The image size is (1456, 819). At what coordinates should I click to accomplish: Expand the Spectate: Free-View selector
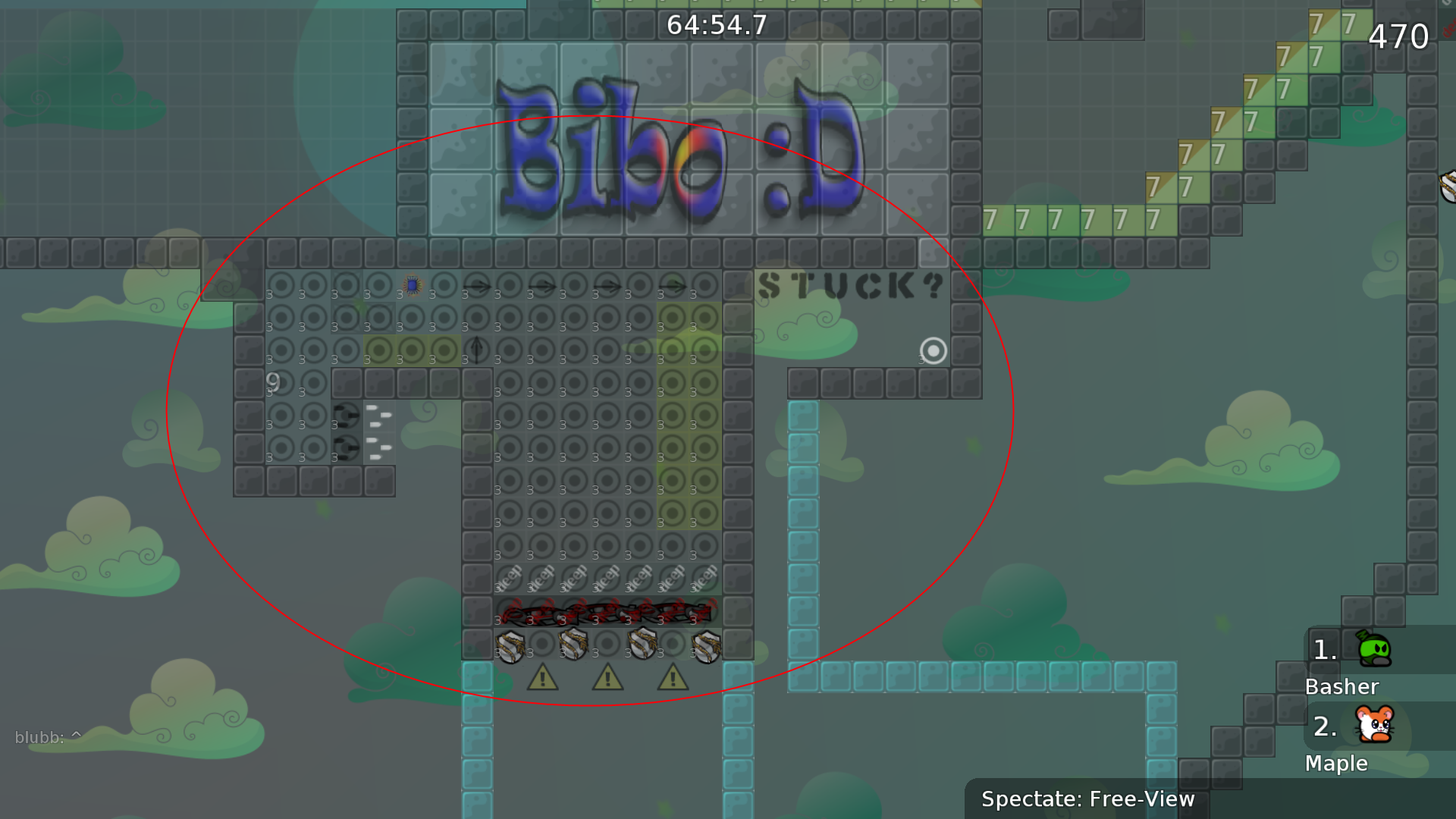[x=1087, y=799]
